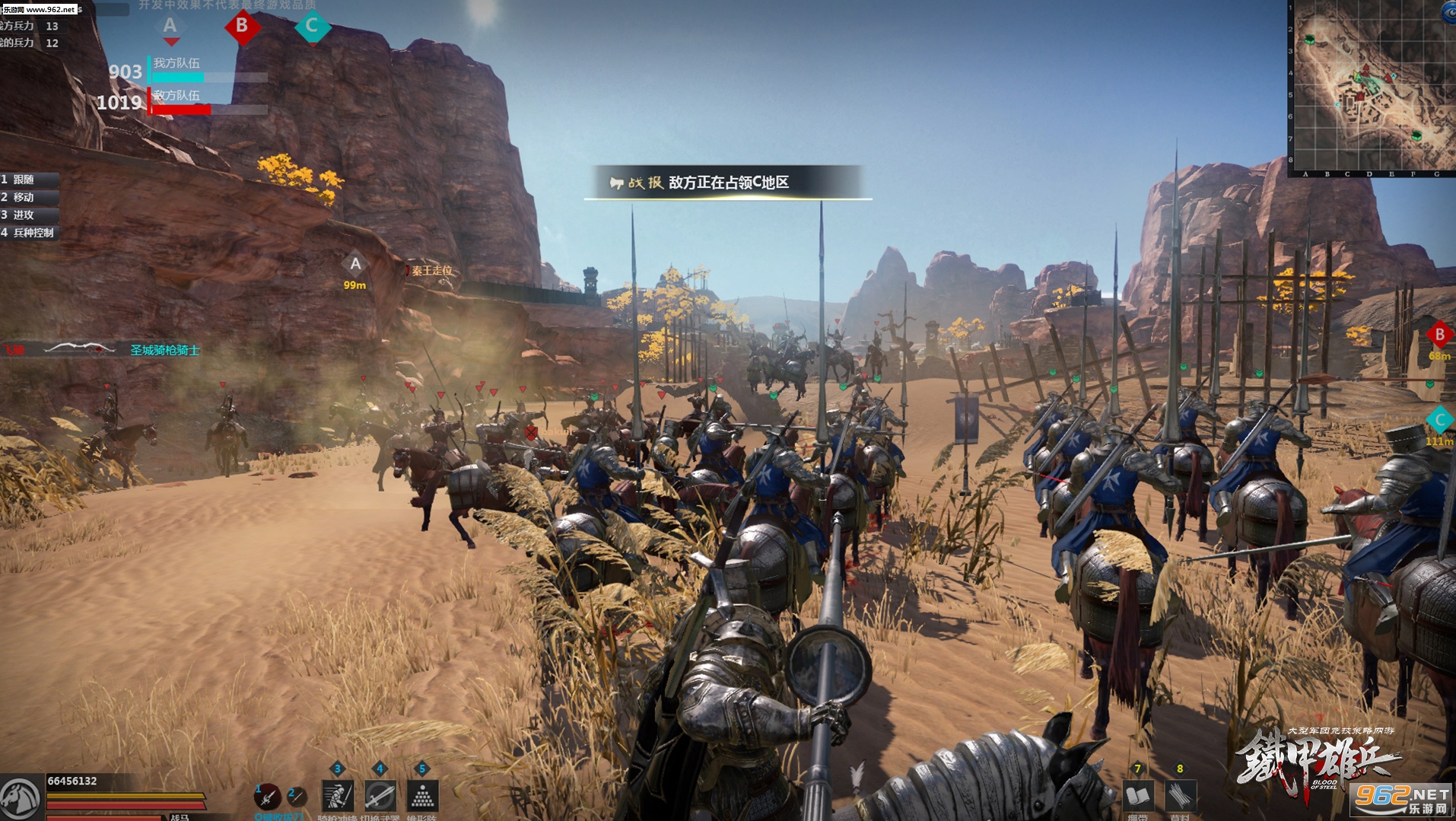This screenshot has width=1456, height=821.
Task: Click capture point A indicator at top
Action: pos(170,27)
